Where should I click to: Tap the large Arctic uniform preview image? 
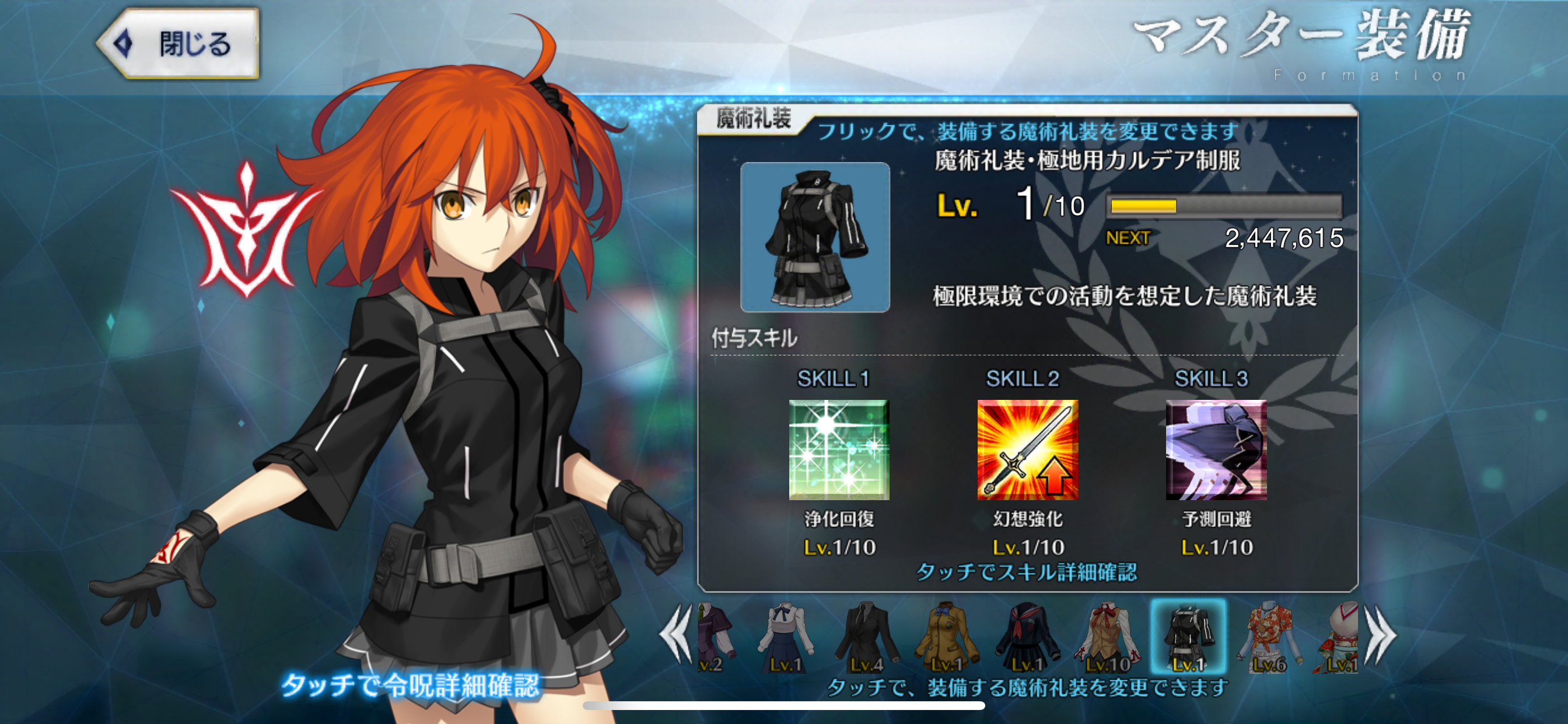coord(814,237)
